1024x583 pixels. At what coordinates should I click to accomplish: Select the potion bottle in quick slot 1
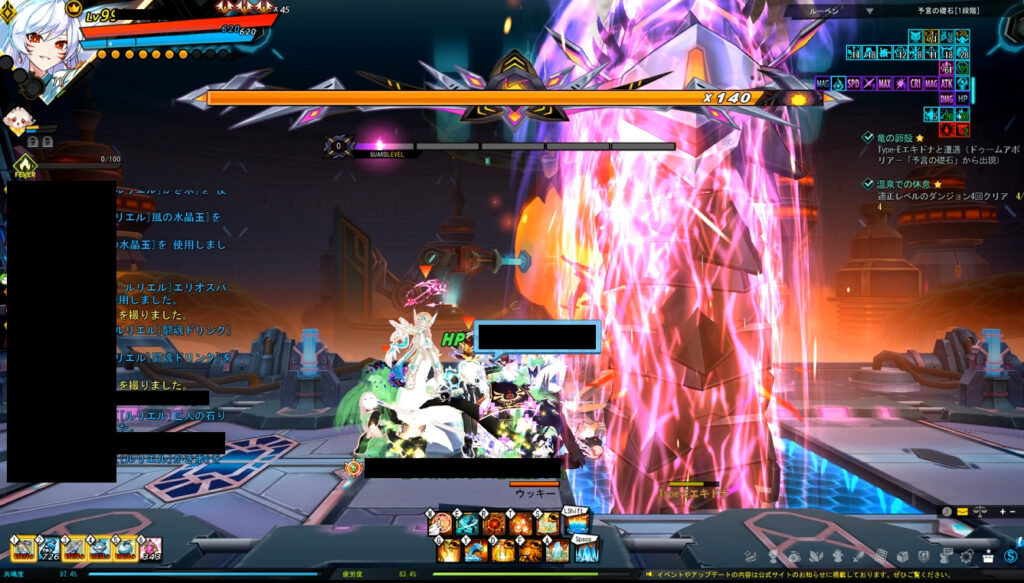(23, 548)
